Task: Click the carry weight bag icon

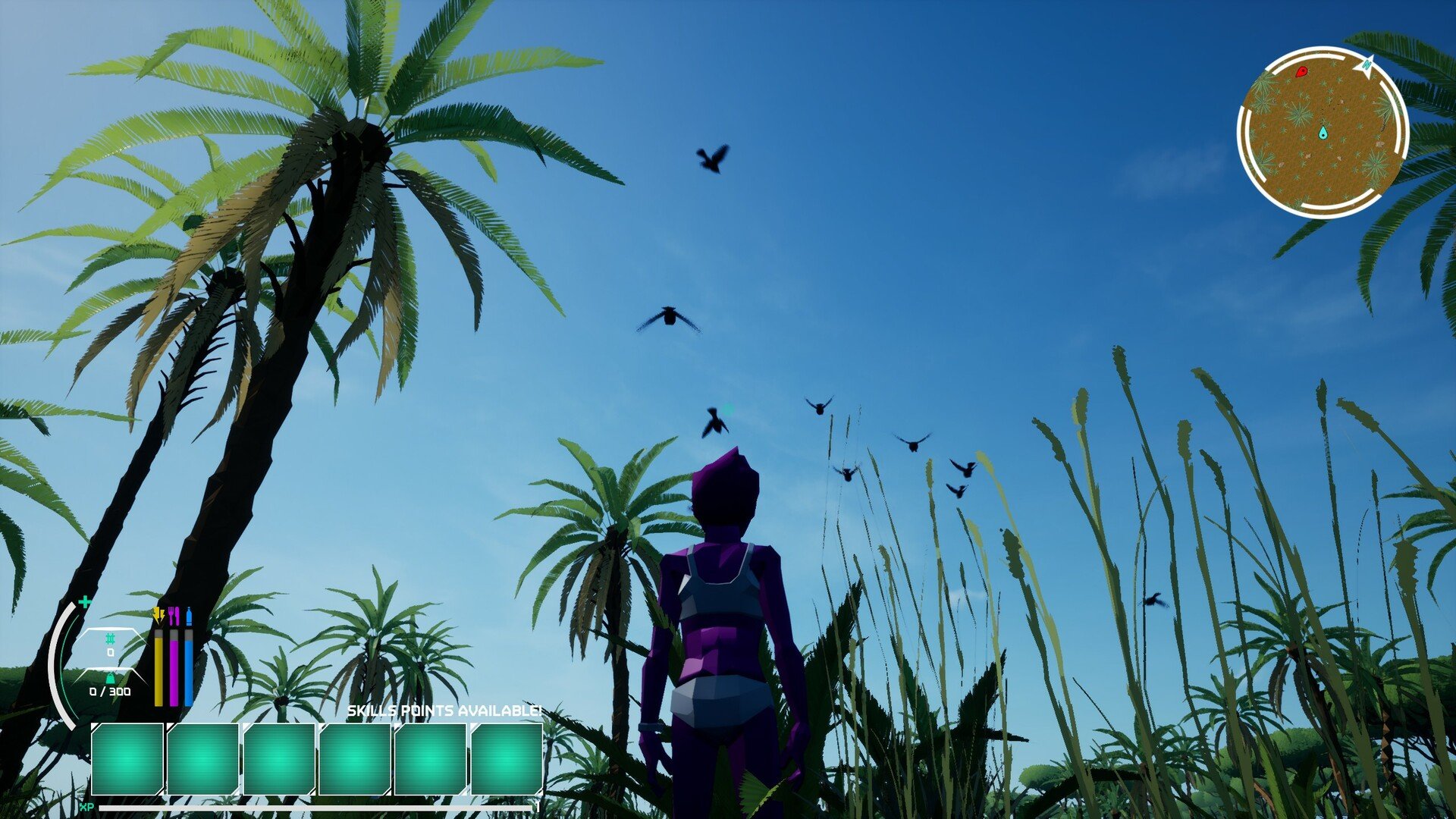Action: coord(110,678)
